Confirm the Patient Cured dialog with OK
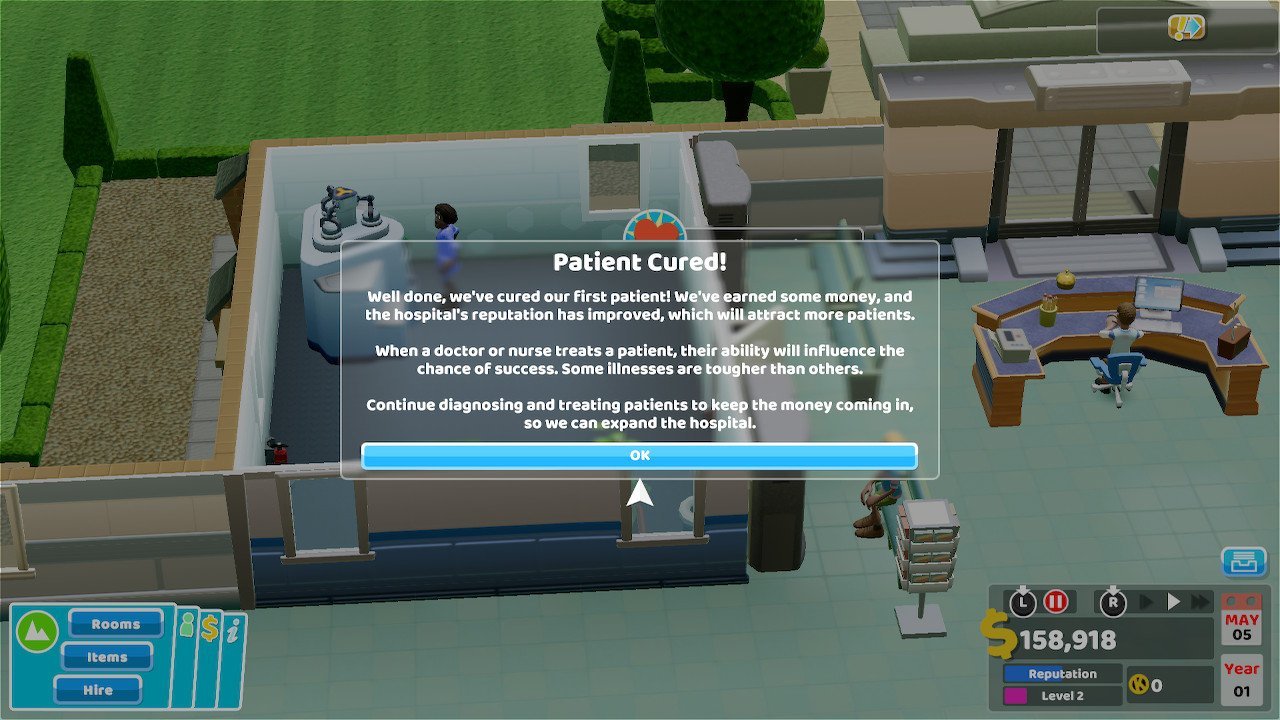 pyautogui.click(x=639, y=456)
